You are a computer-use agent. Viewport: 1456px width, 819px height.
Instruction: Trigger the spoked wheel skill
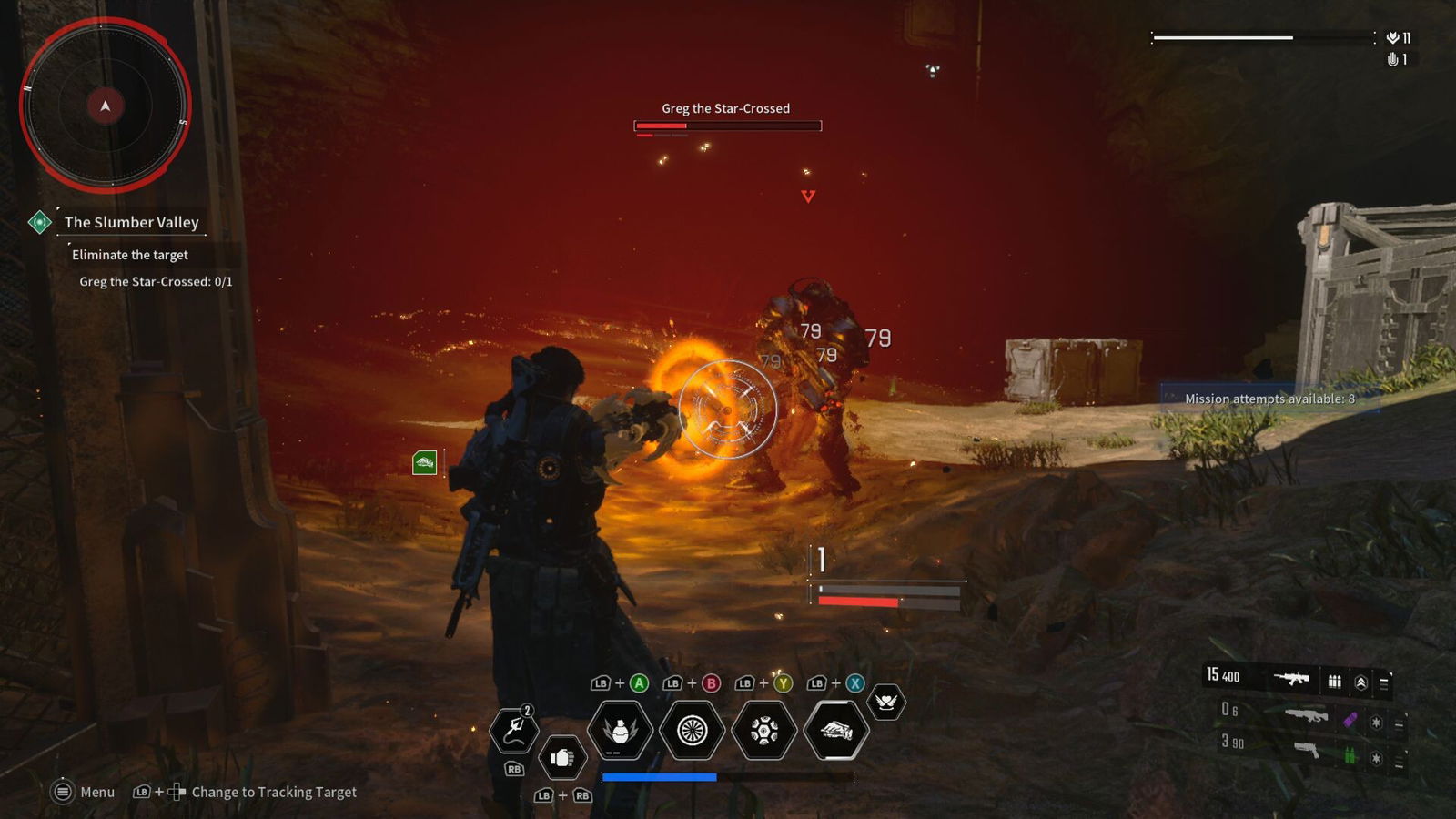(692, 730)
